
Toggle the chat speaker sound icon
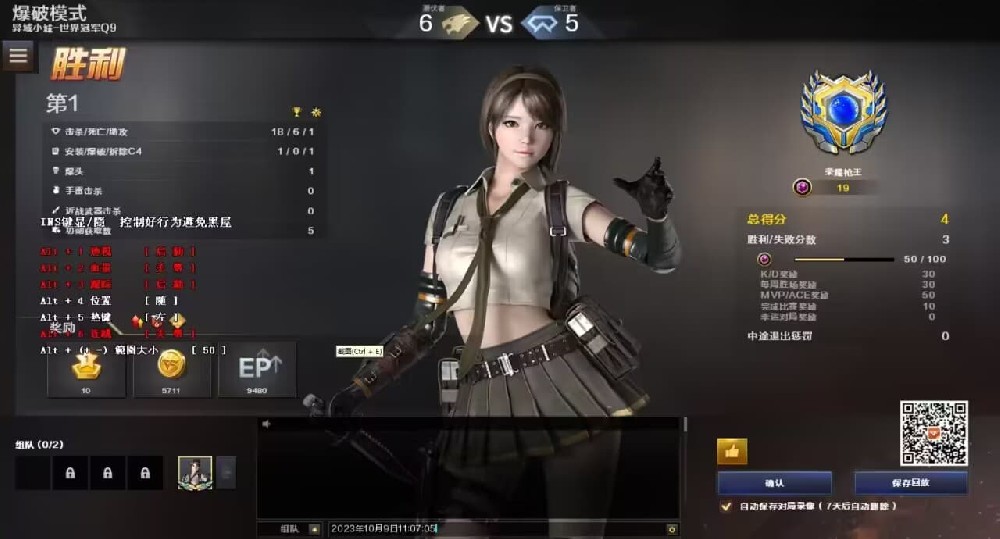tap(266, 424)
